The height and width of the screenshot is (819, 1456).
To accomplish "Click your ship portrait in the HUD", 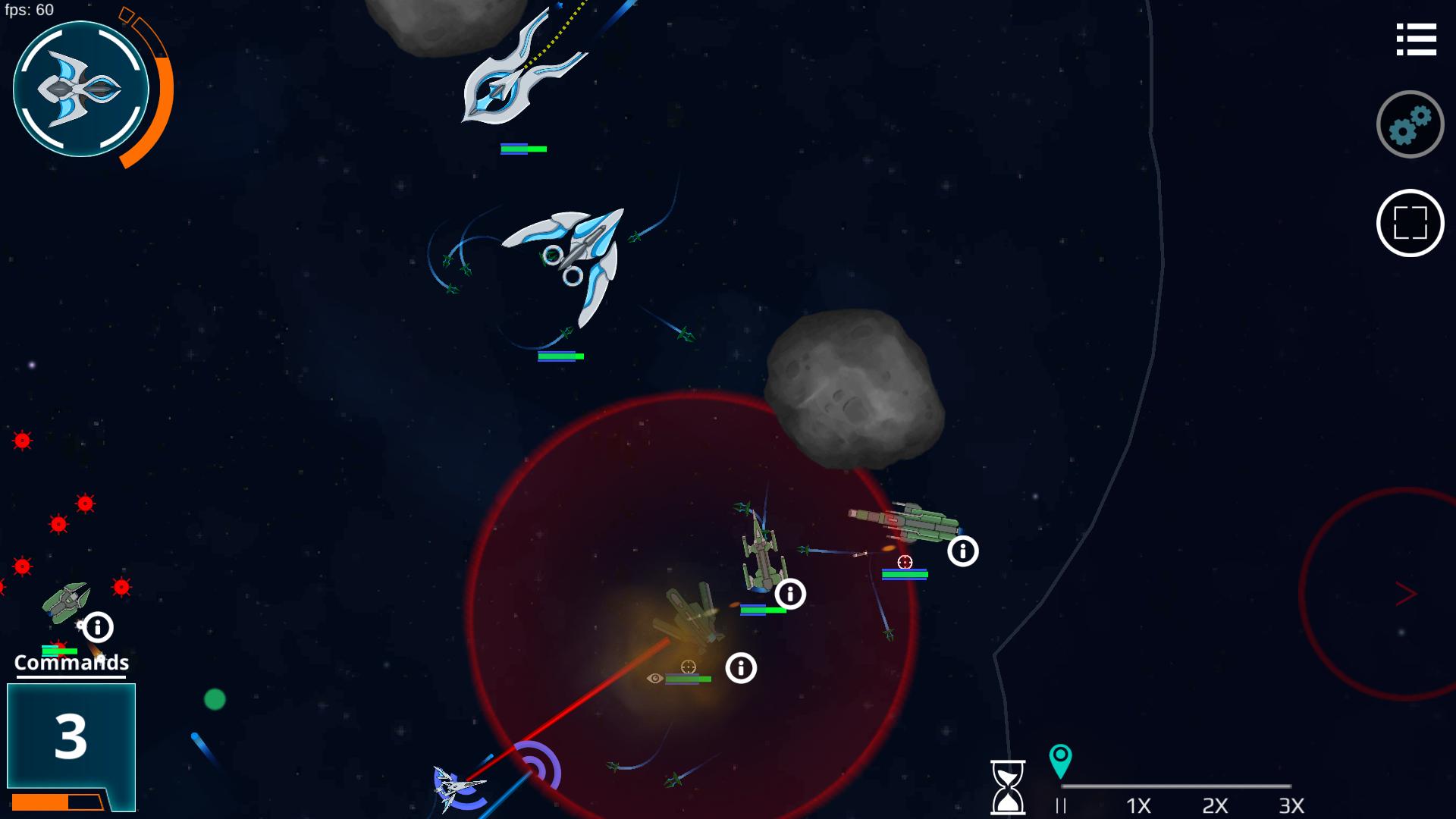I will (x=81, y=88).
